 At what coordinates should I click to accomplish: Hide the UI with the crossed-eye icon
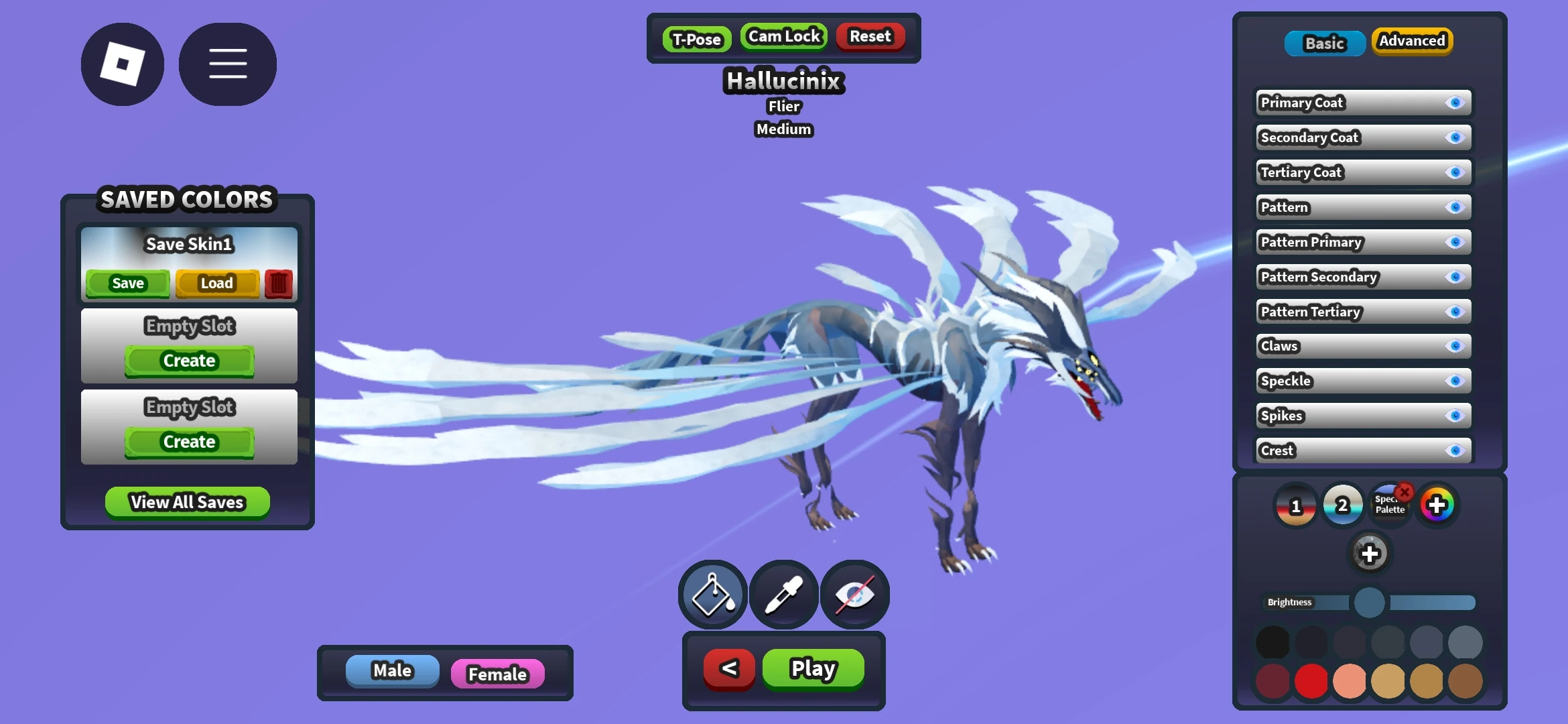[x=854, y=594]
